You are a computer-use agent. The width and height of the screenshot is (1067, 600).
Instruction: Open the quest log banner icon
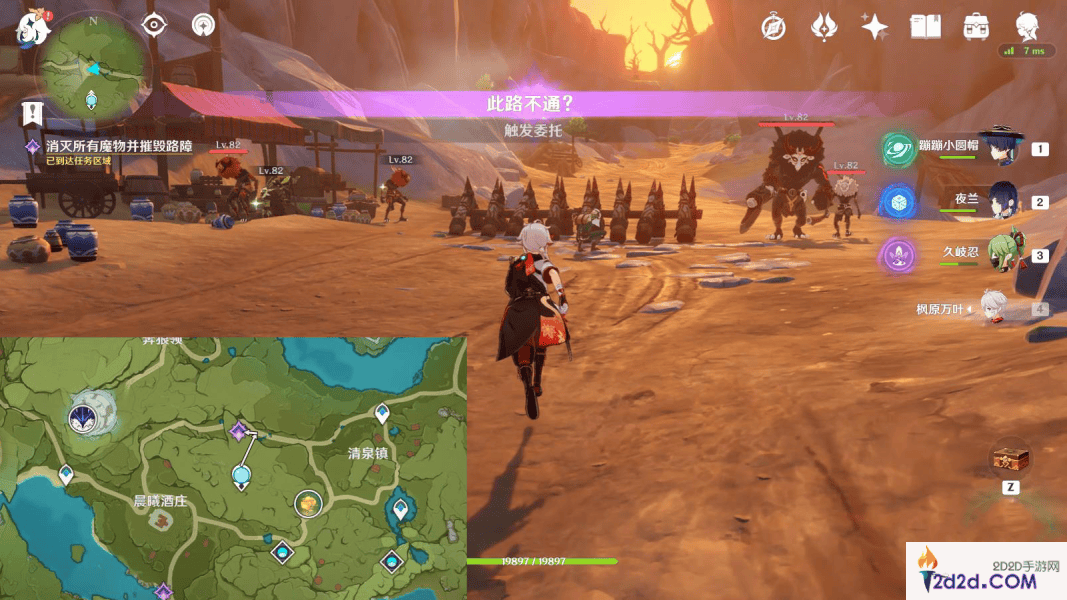tap(32, 113)
